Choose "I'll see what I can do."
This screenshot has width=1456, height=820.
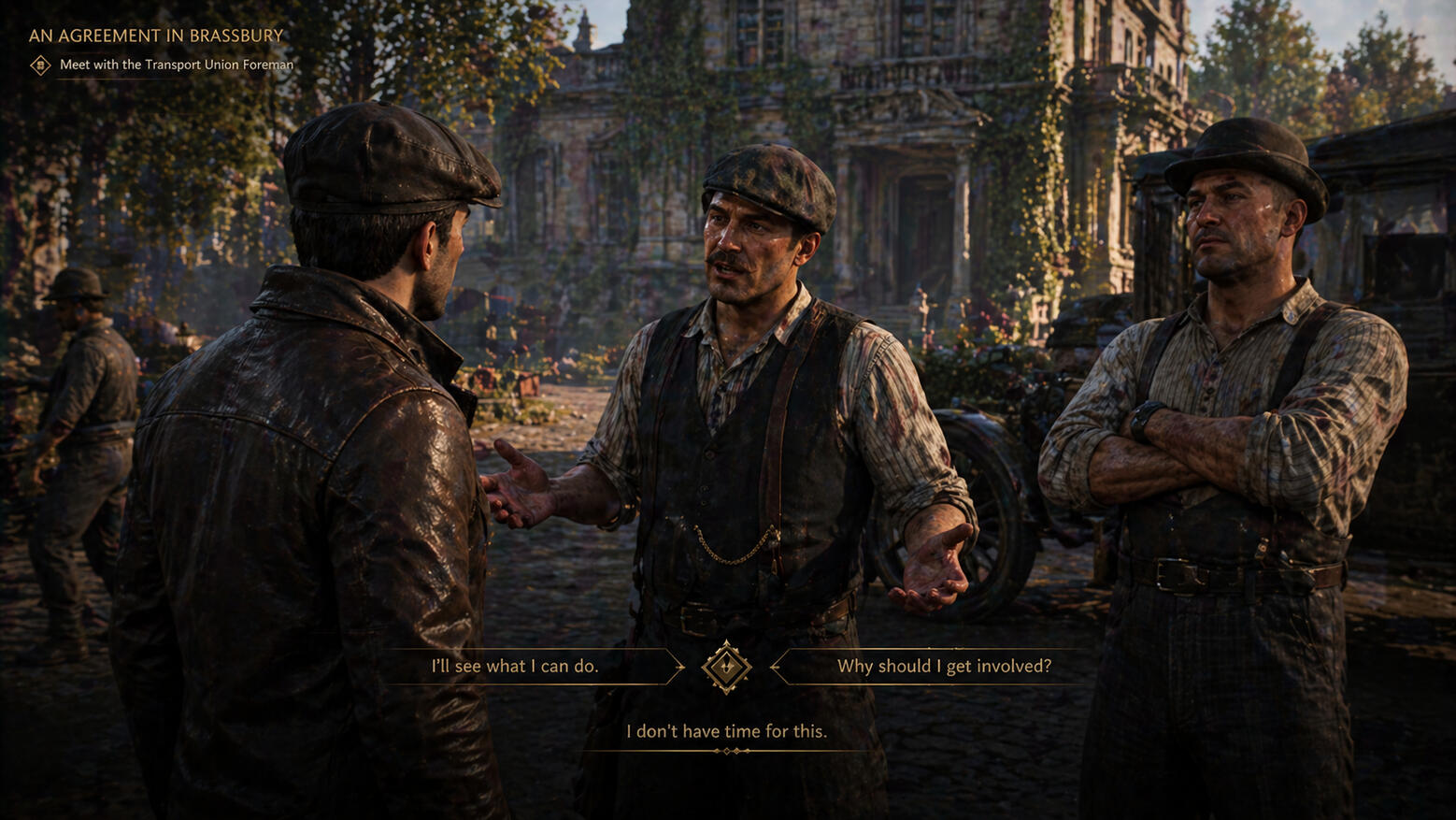point(515,667)
